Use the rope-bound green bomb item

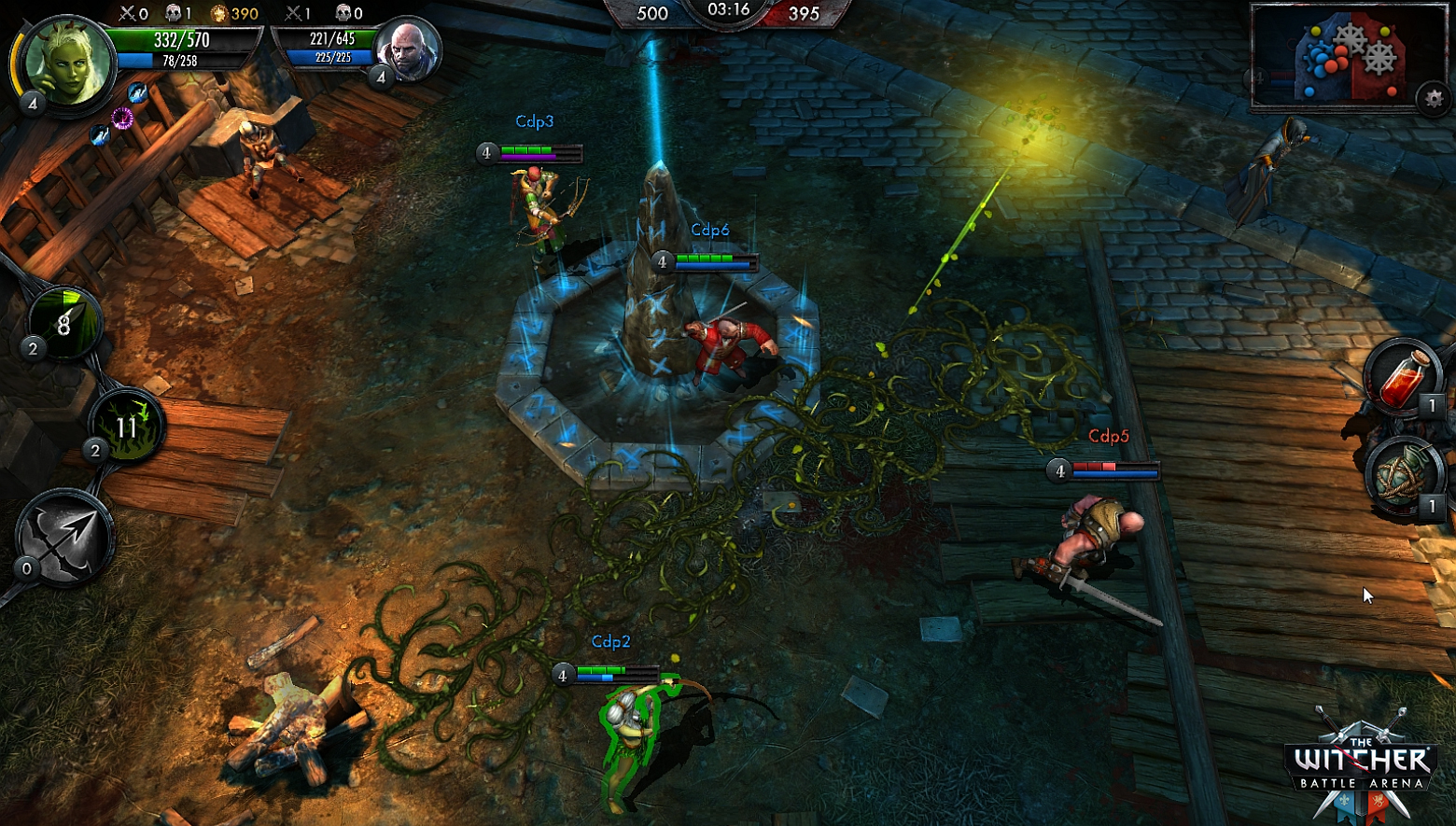pyautogui.click(x=1401, y=476)
